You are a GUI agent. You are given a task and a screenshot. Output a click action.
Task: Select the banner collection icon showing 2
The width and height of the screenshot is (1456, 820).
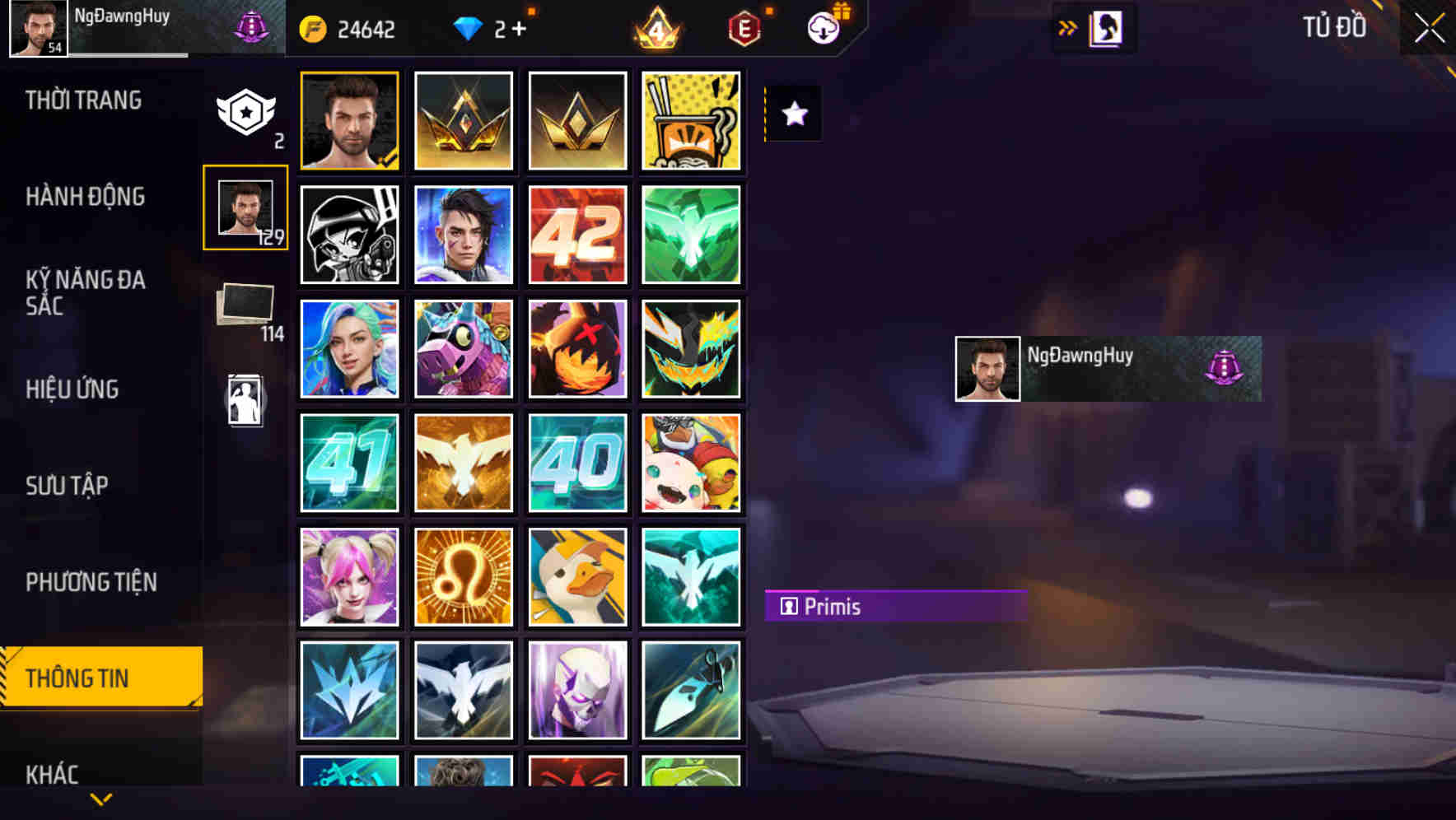(245, 112)
